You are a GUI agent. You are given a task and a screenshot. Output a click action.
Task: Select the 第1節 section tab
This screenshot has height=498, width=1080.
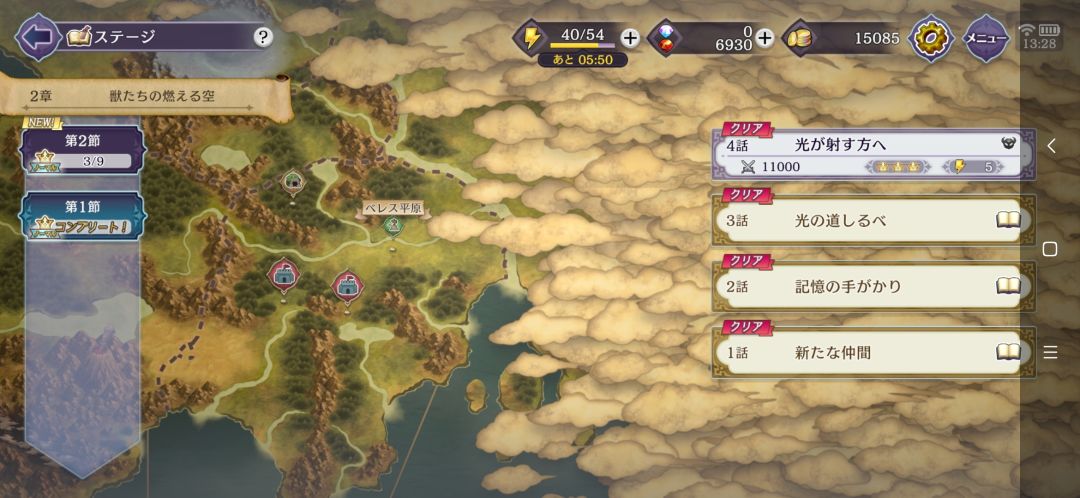point(83,215)
